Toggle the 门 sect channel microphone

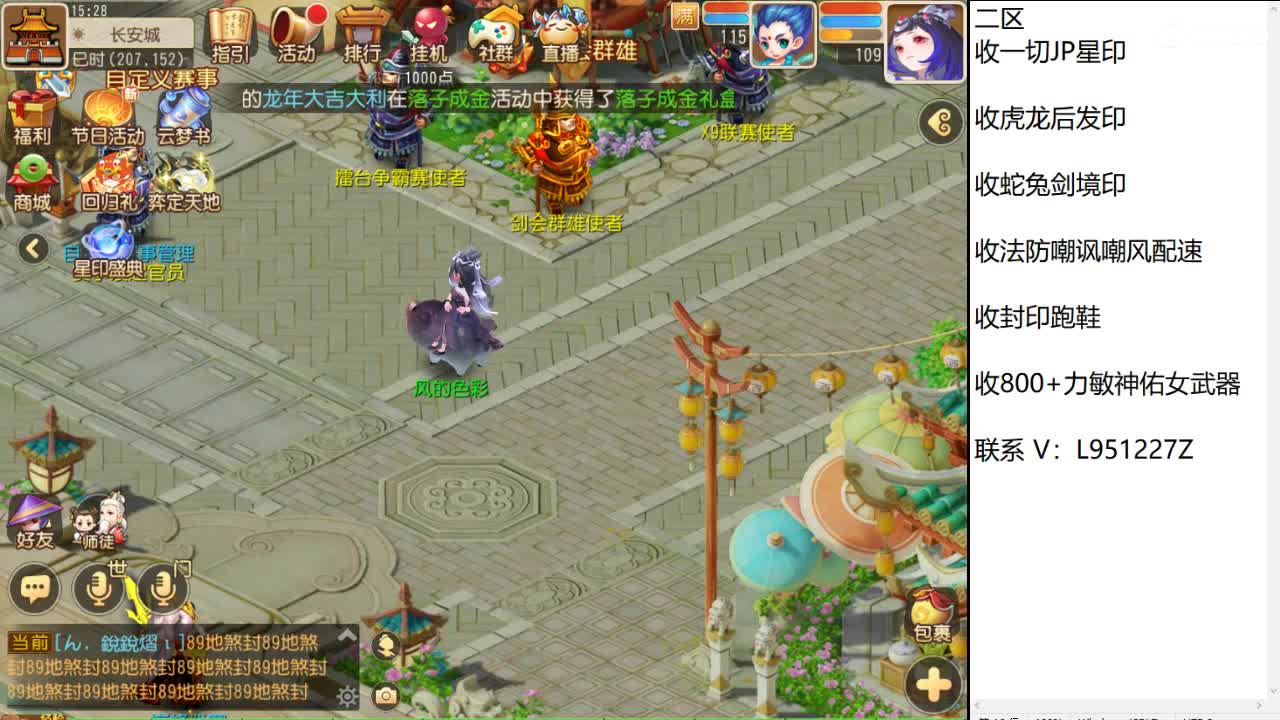tap(163, 589)
